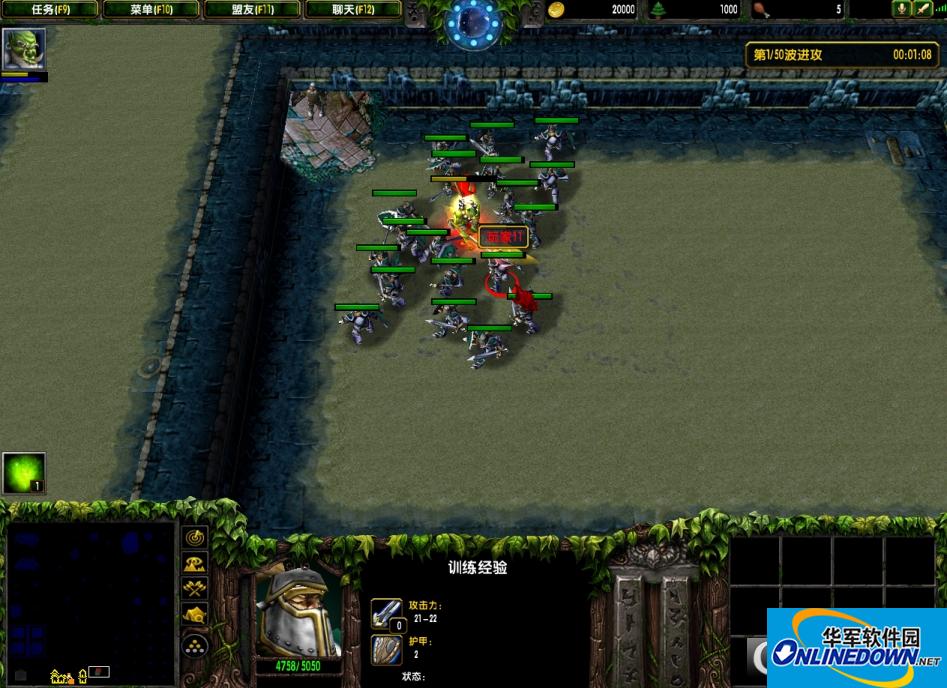Open the 菜单 (F10) game menu
The image size is (947, 688).
tap(150, 10)
